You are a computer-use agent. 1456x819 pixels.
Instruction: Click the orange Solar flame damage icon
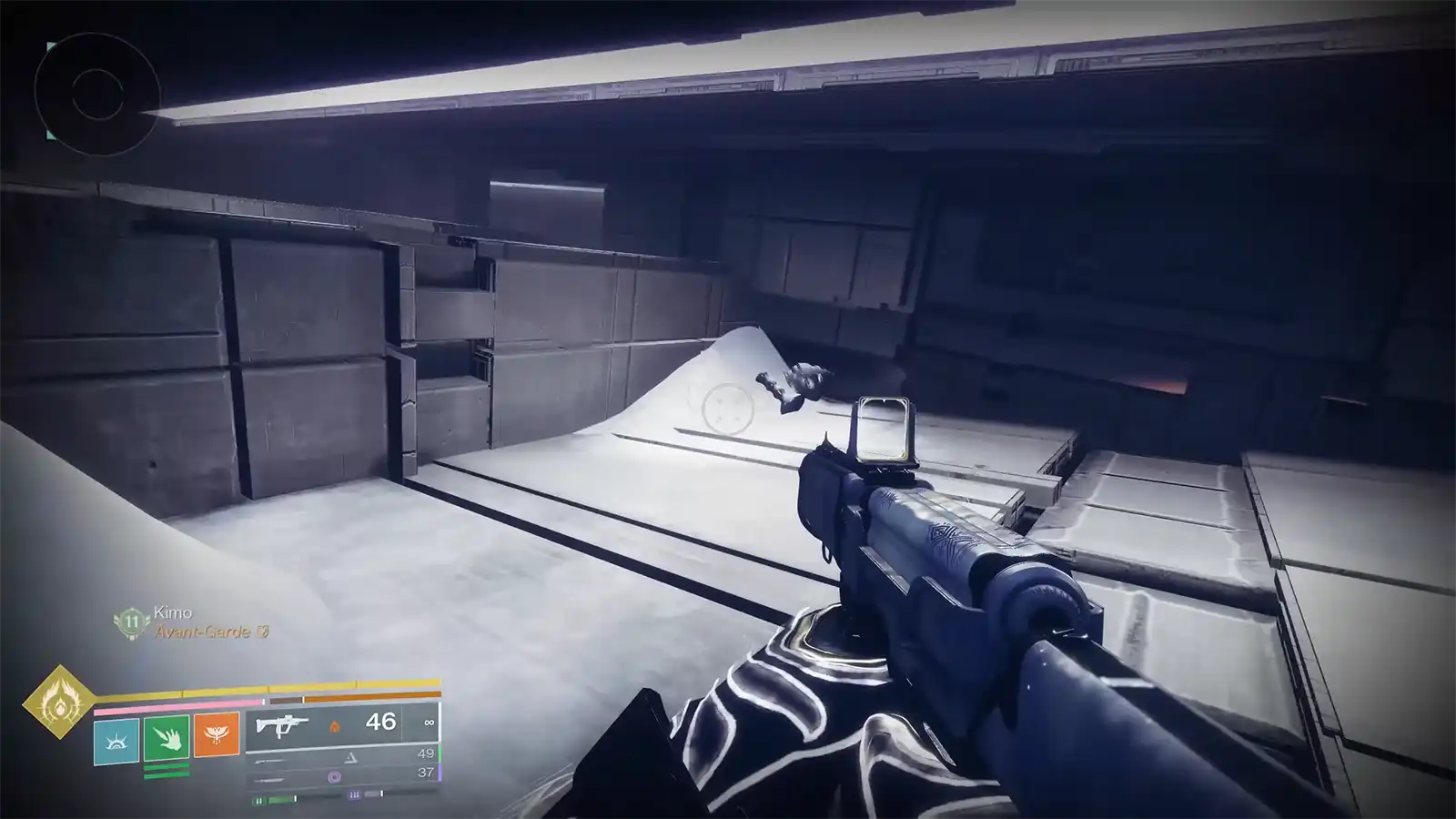[336, 726]
